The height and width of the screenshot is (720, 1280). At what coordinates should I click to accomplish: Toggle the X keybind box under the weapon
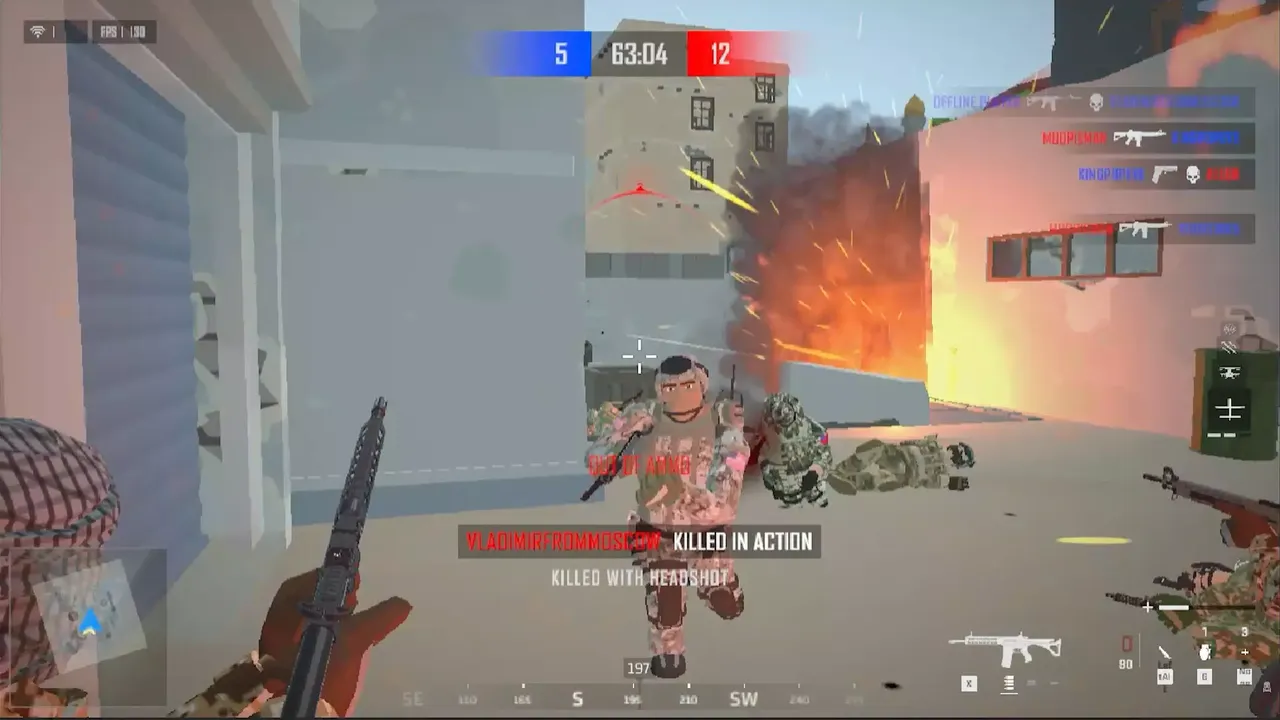coord(968,683)
